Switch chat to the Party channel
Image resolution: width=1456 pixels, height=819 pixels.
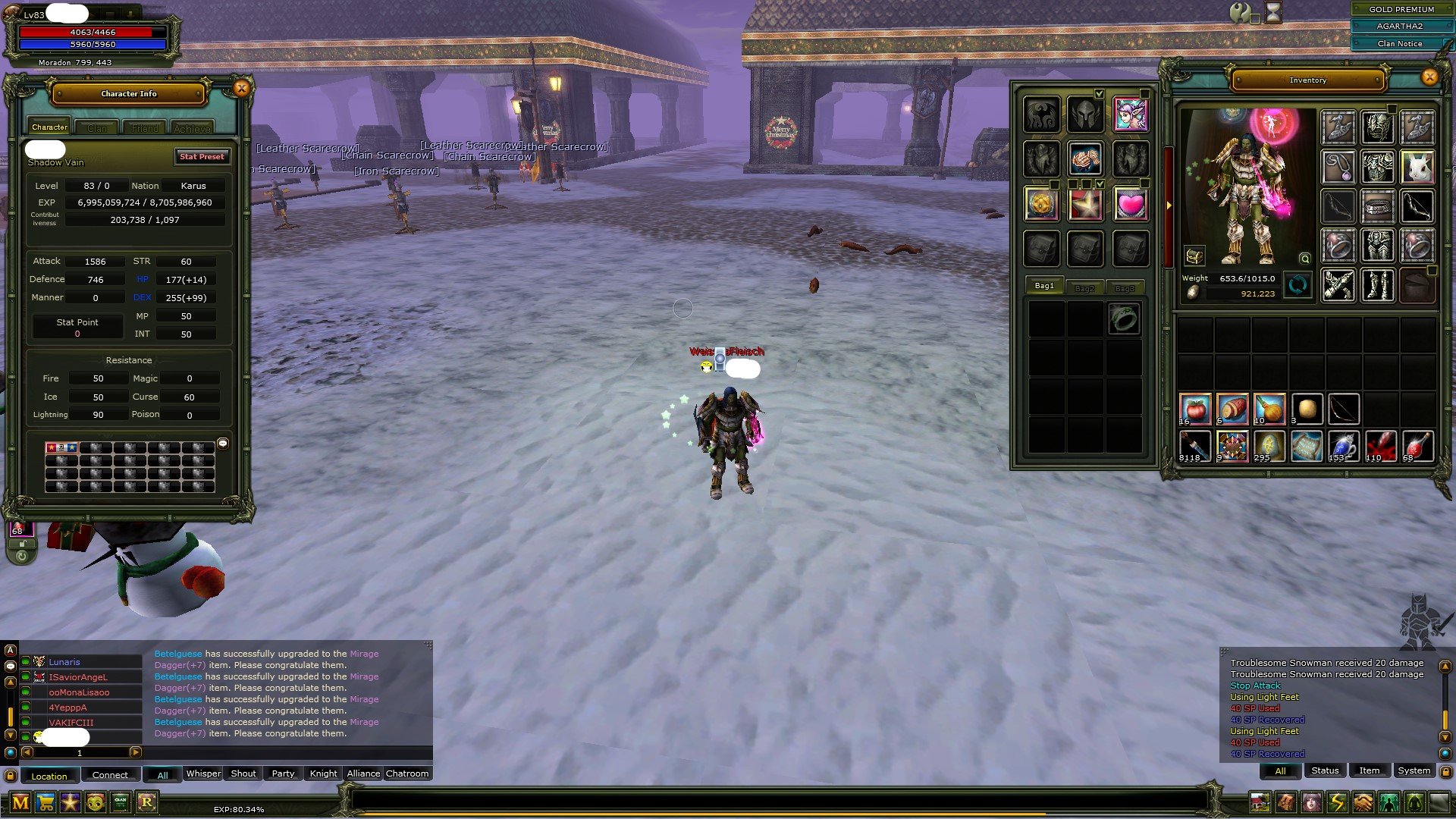point(283,773)
